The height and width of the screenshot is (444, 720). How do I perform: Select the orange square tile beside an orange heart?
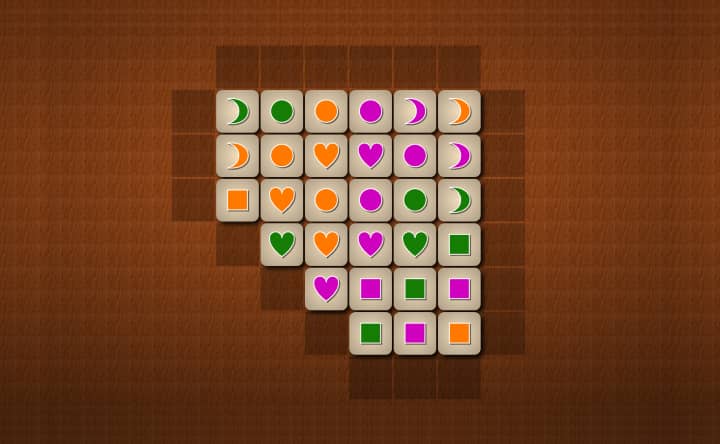click(x=237, y=200)
